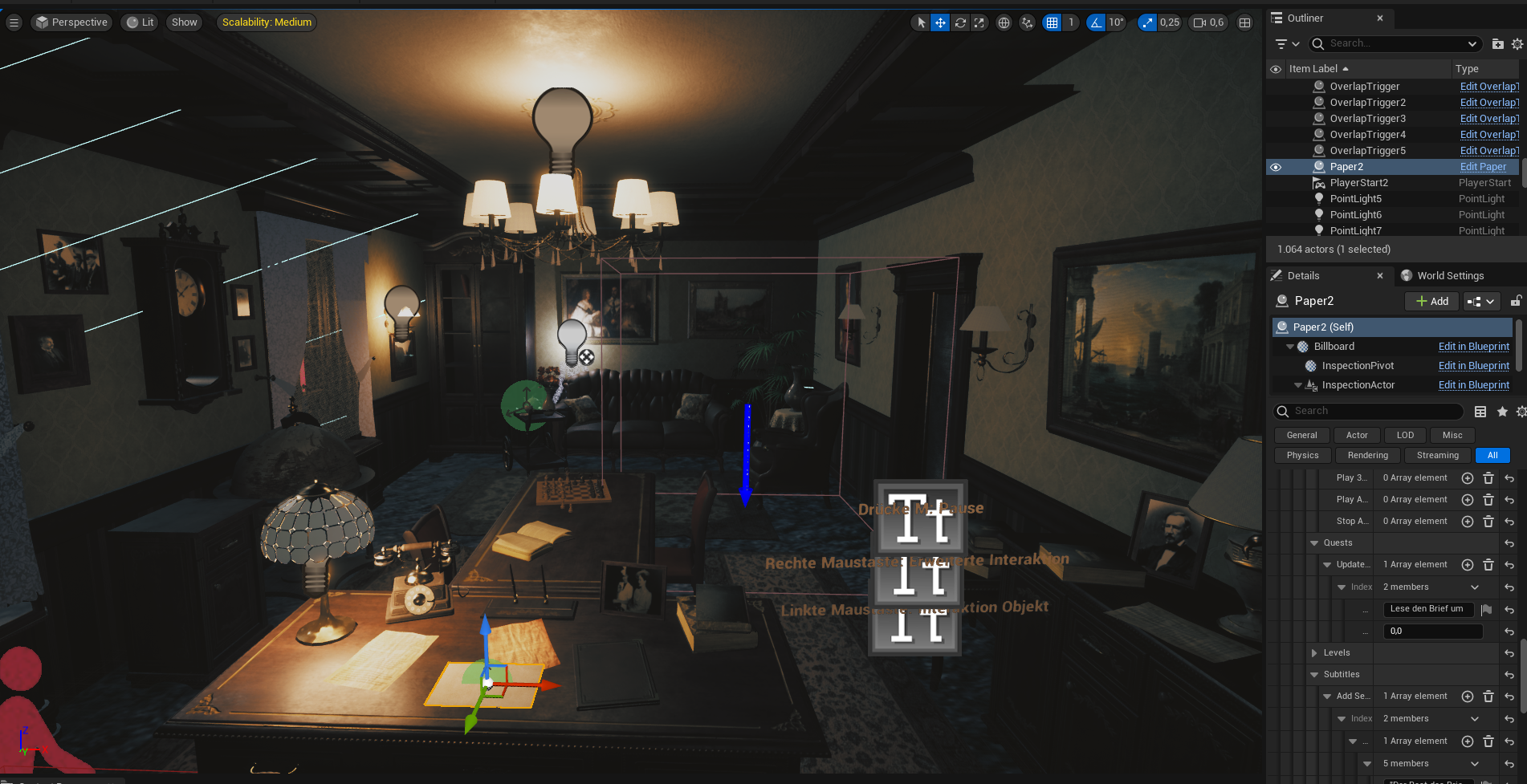Open Edit in Blueprint for InspectionPivot
This screenshot has height=784, width=1527.
(1474, 365)
